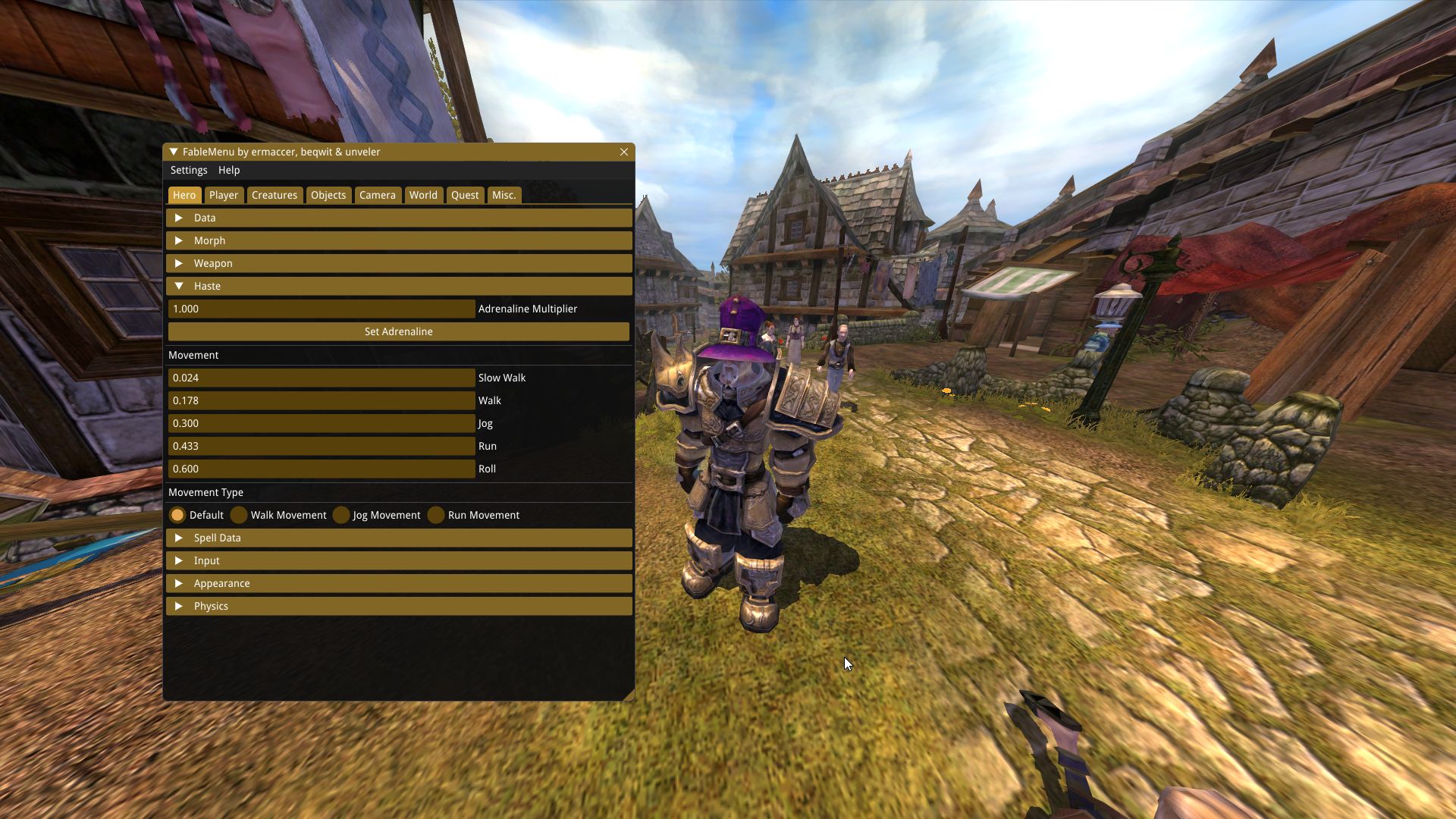Screen dimensions: 1456x819
Task: Click the Set Adrenaline button
Action: (399, 331)
